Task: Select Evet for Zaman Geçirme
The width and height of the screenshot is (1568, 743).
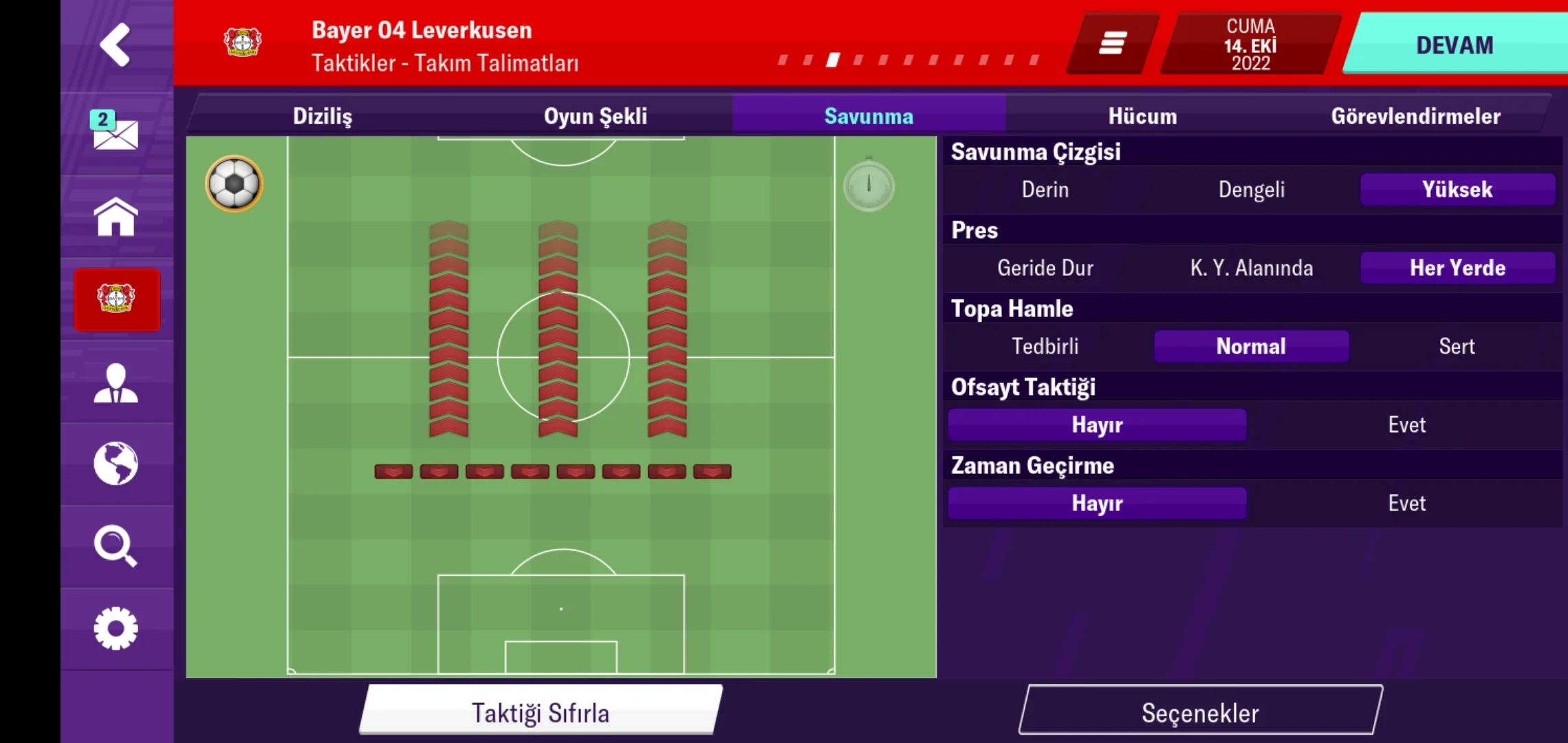Action: 1407,503
